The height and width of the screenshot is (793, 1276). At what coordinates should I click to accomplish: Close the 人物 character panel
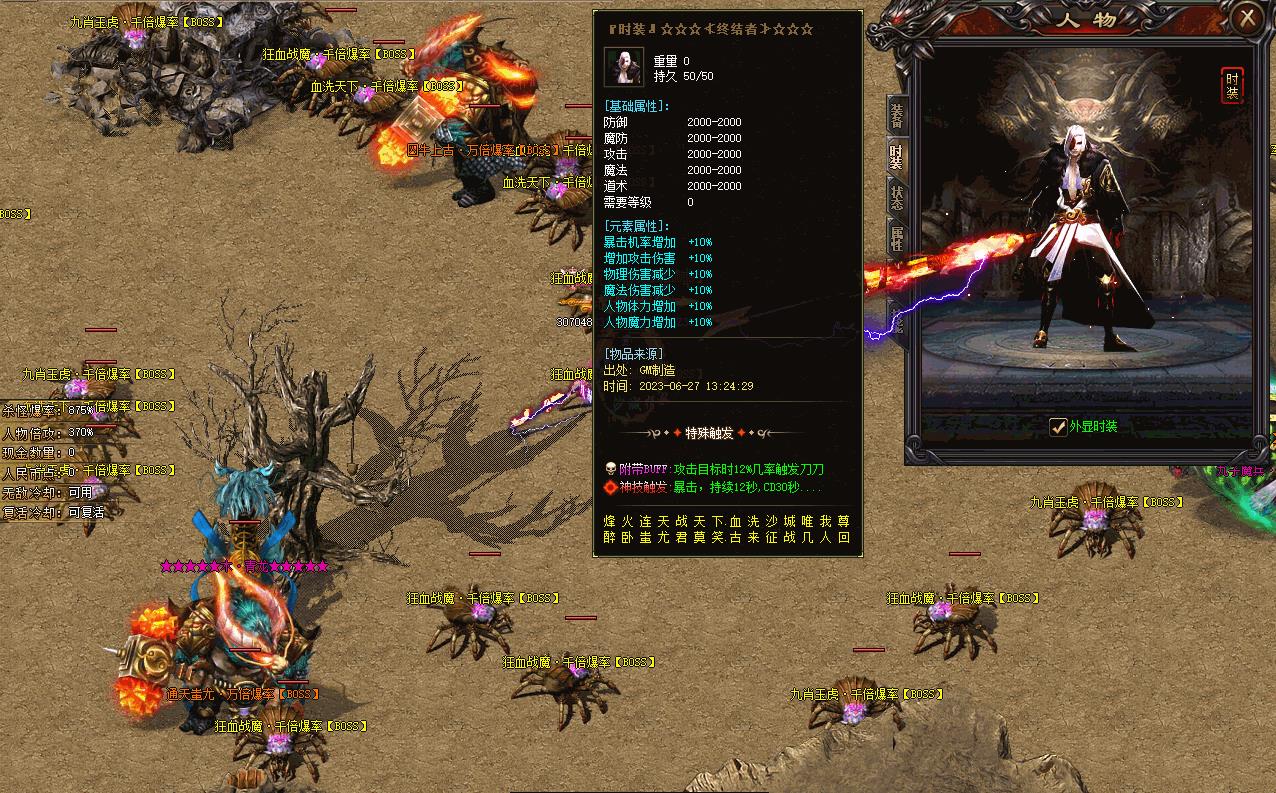1247,17
